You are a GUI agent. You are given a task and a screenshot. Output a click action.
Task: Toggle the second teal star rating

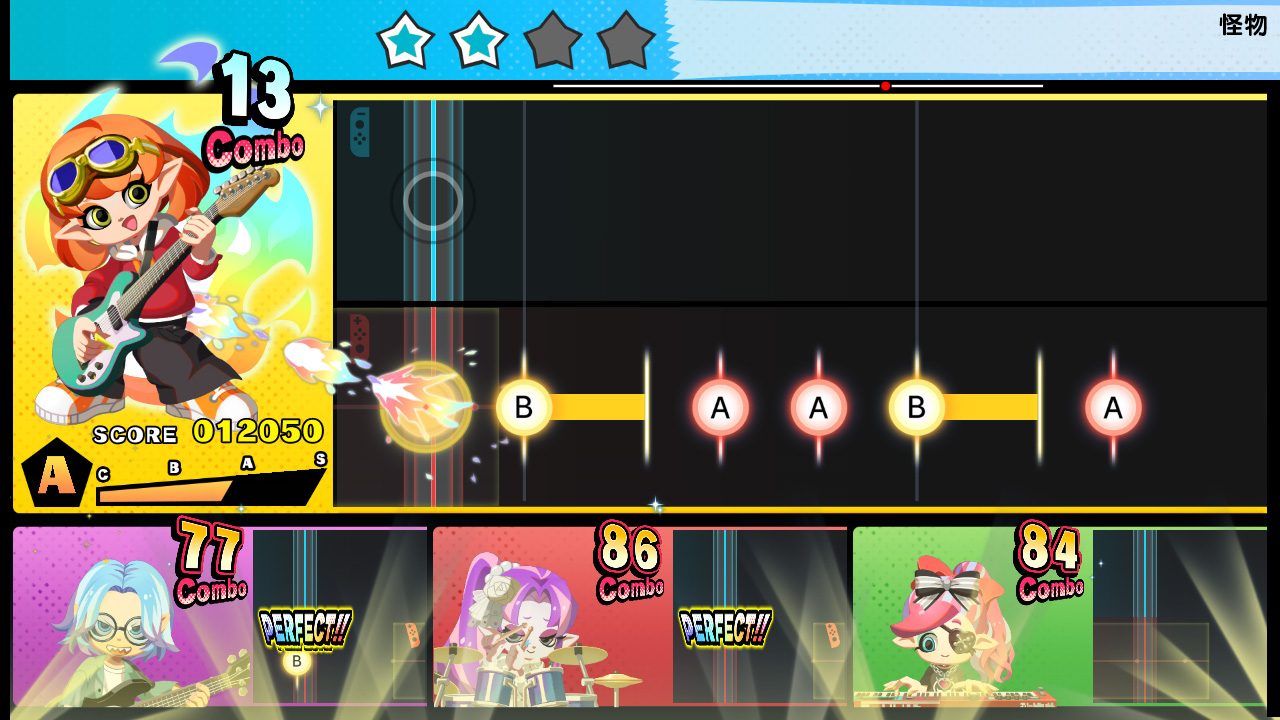[478, 40]
